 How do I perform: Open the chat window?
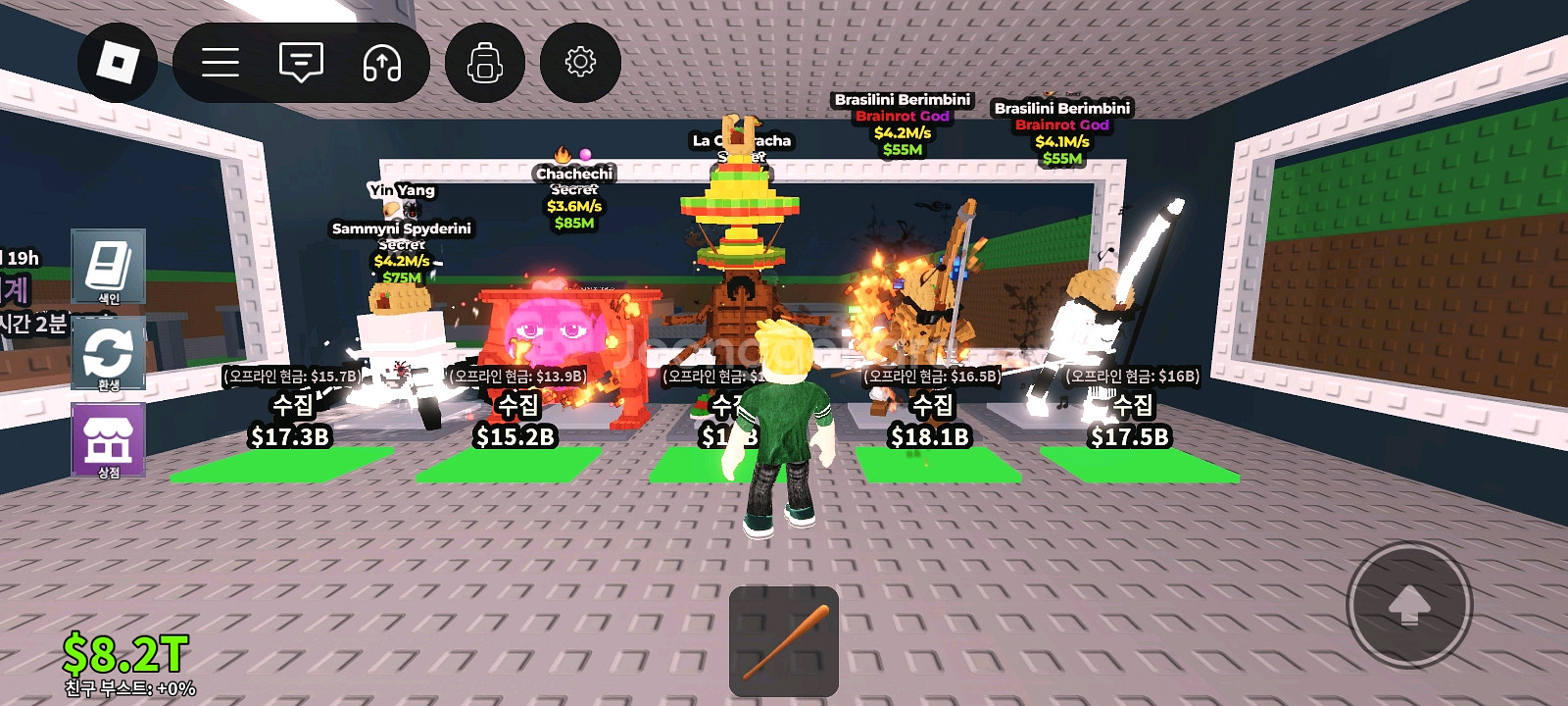301,63
